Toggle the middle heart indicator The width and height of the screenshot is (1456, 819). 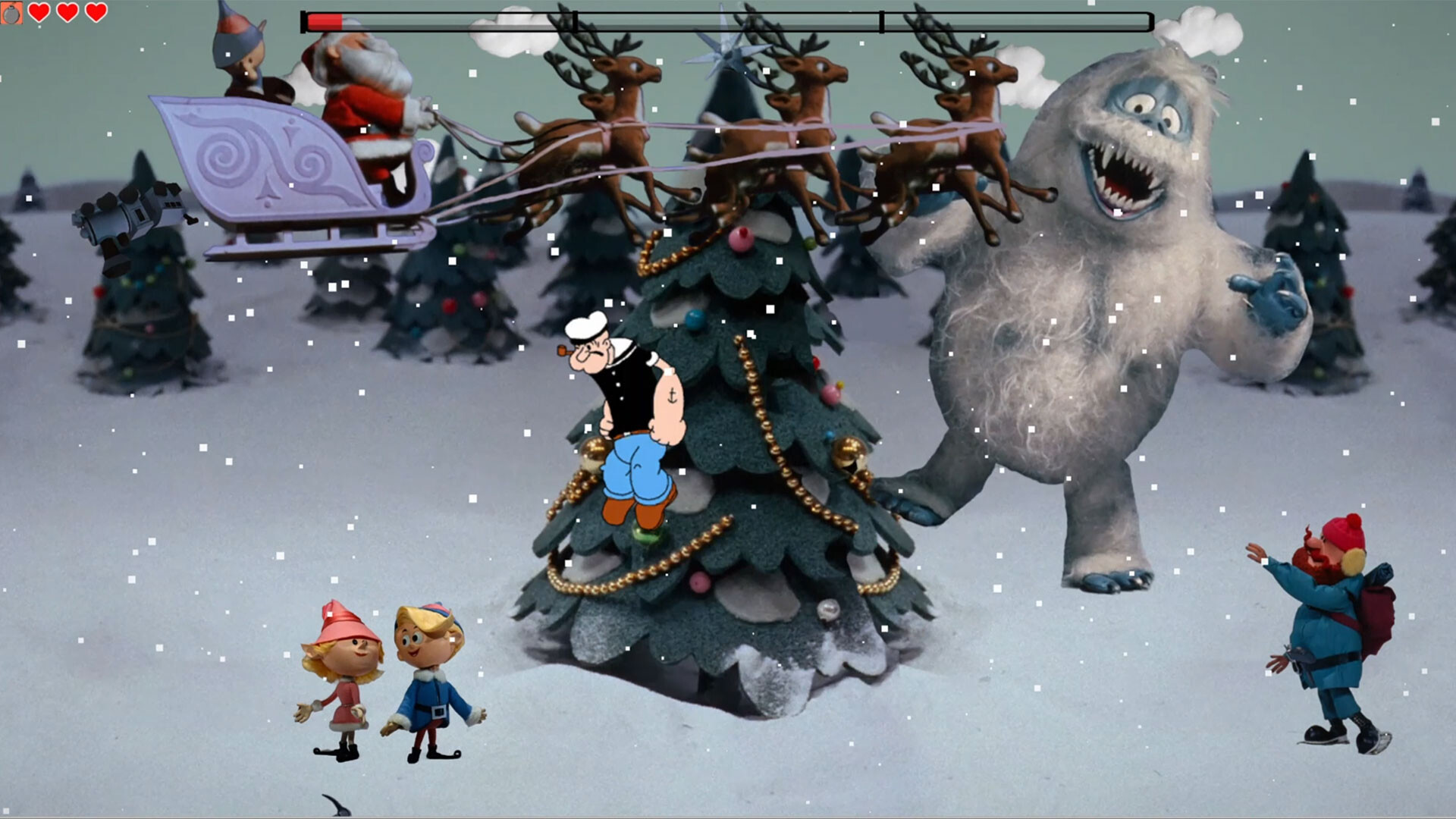click(68, 12)
